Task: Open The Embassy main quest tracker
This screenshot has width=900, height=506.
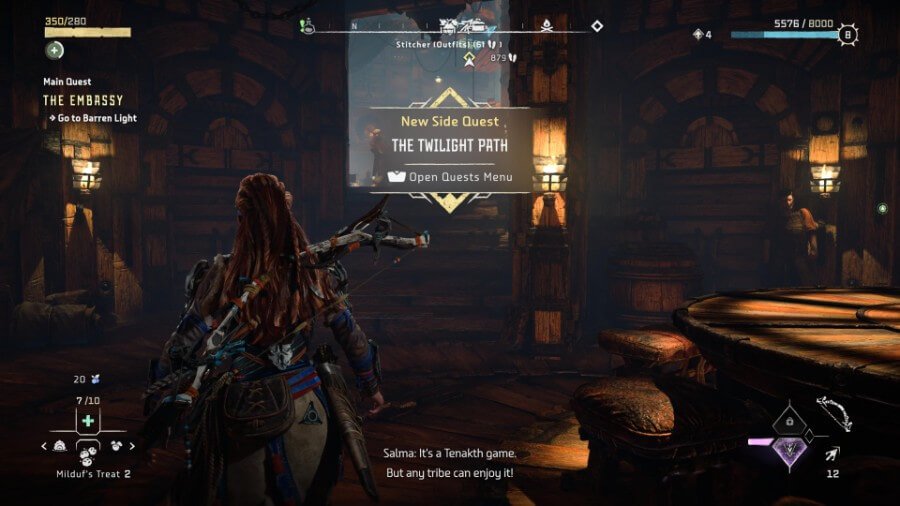Action: [81, 100]
